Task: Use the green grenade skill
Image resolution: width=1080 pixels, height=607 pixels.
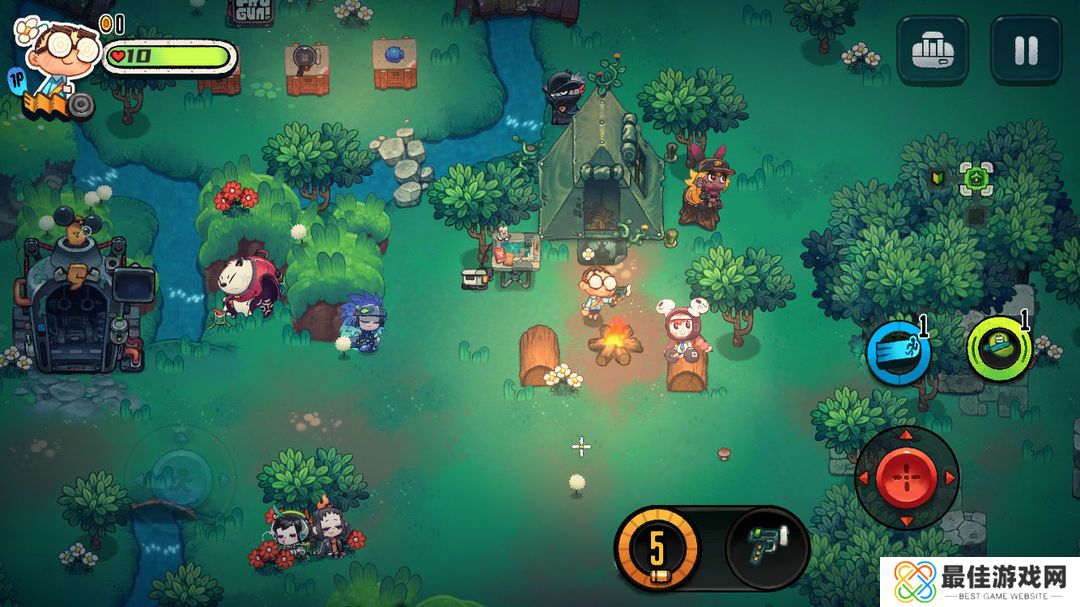Action: 999,348
